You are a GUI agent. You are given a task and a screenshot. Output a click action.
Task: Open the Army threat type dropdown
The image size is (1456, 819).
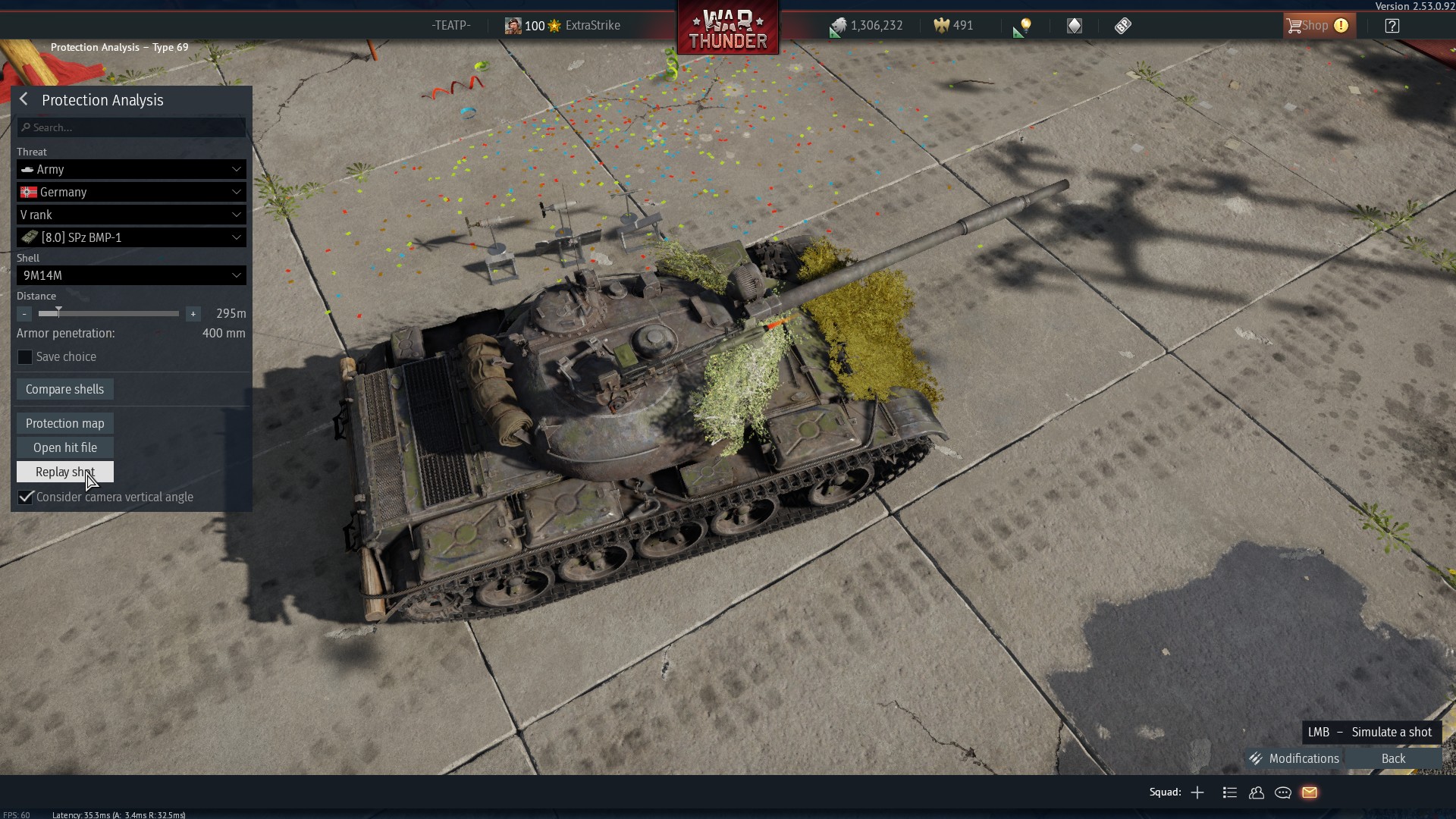[131, 169]
